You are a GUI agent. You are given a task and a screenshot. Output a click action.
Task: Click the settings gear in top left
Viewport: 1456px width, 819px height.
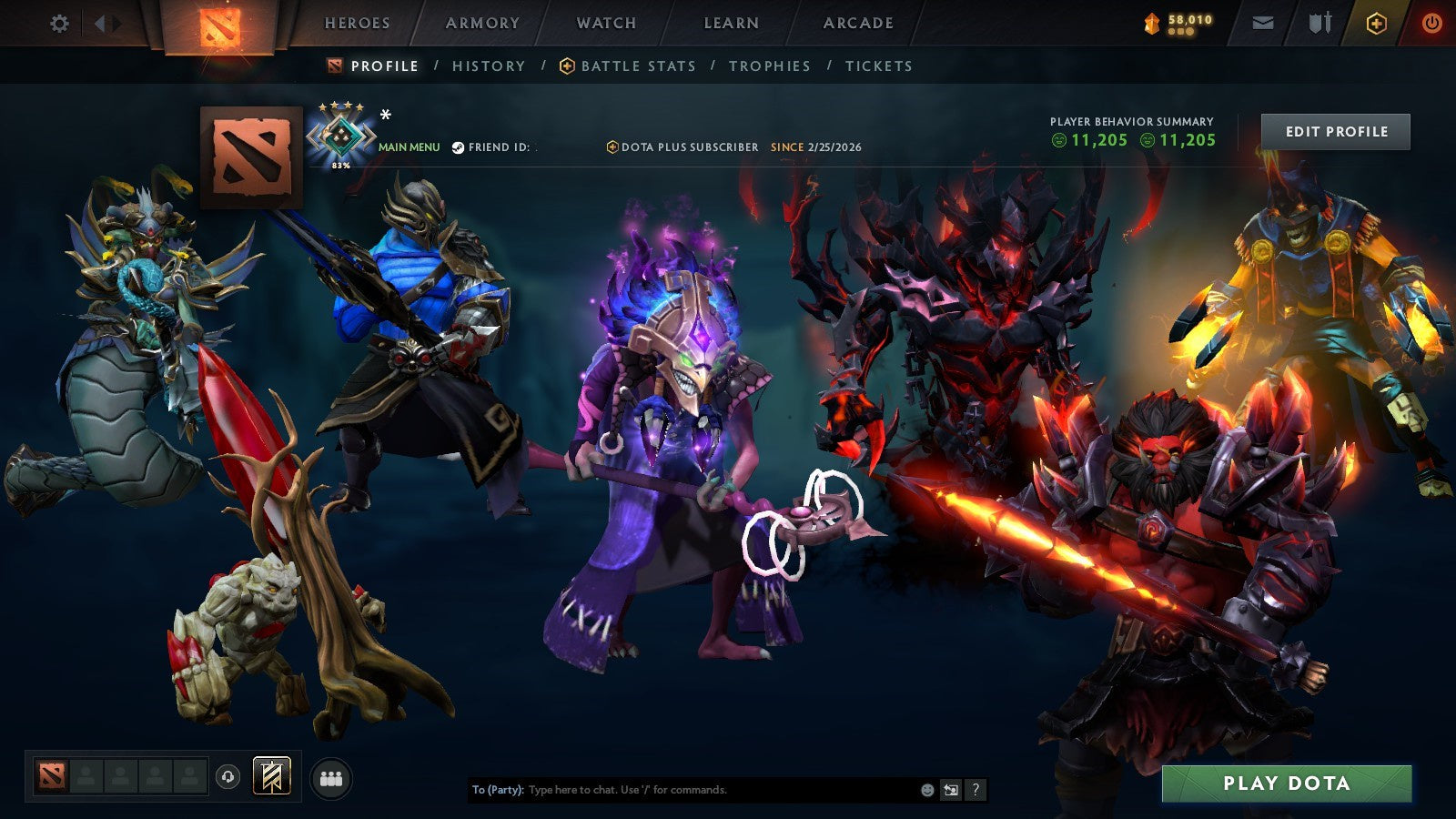[60, 24]
